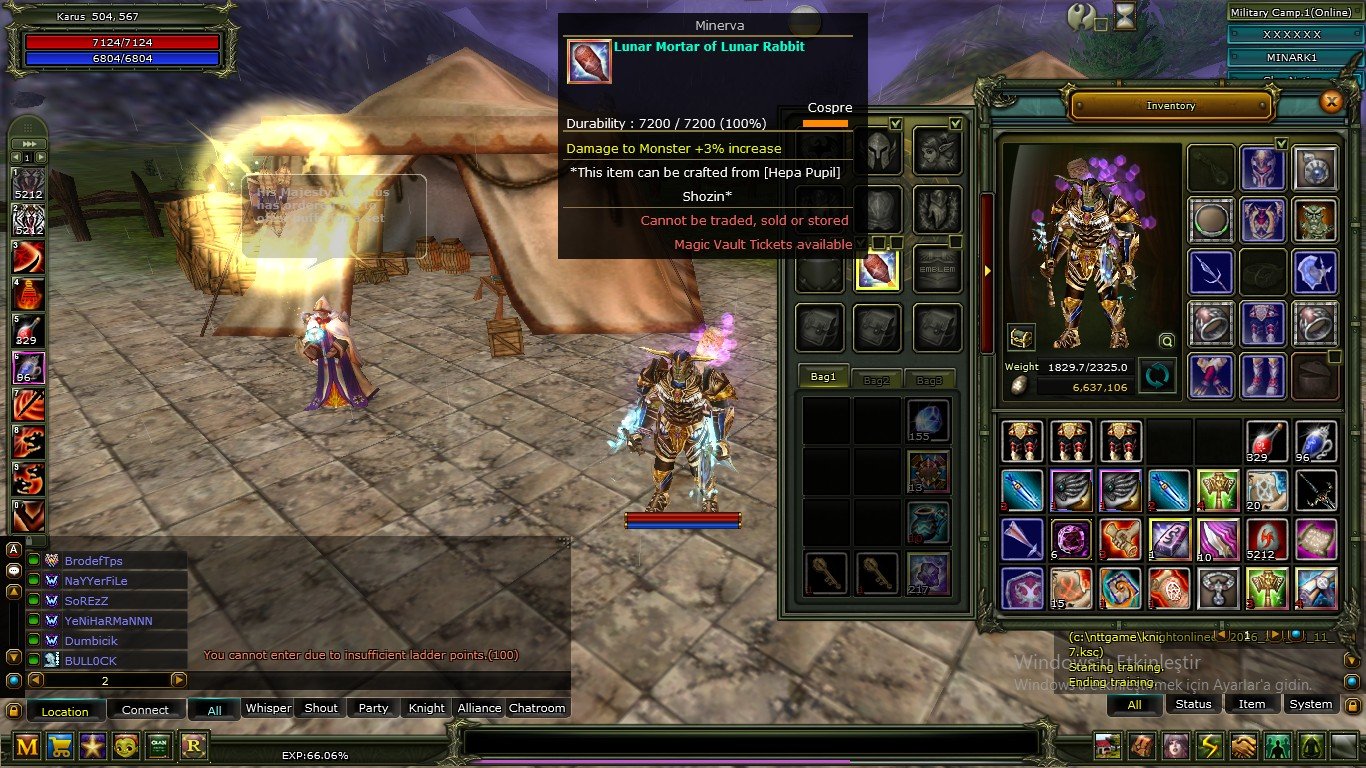Toggle the padlock icon next to the System tab

tap(1353, 703)
